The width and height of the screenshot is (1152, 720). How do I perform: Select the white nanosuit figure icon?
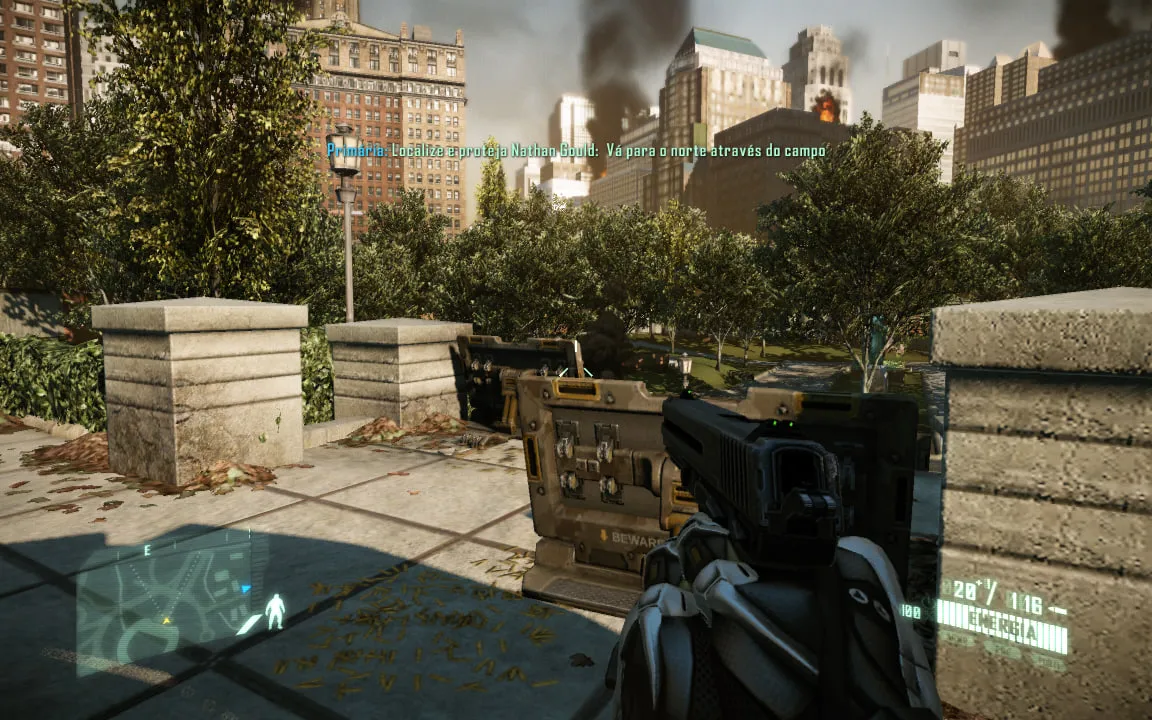pos(275,611)
